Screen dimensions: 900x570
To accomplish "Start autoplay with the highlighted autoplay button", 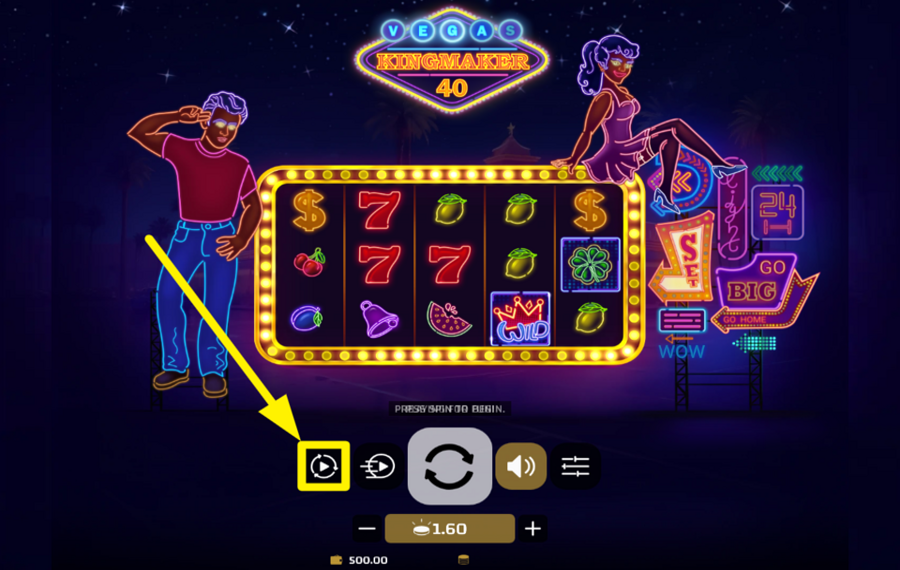I will click(x=323, y=466).
